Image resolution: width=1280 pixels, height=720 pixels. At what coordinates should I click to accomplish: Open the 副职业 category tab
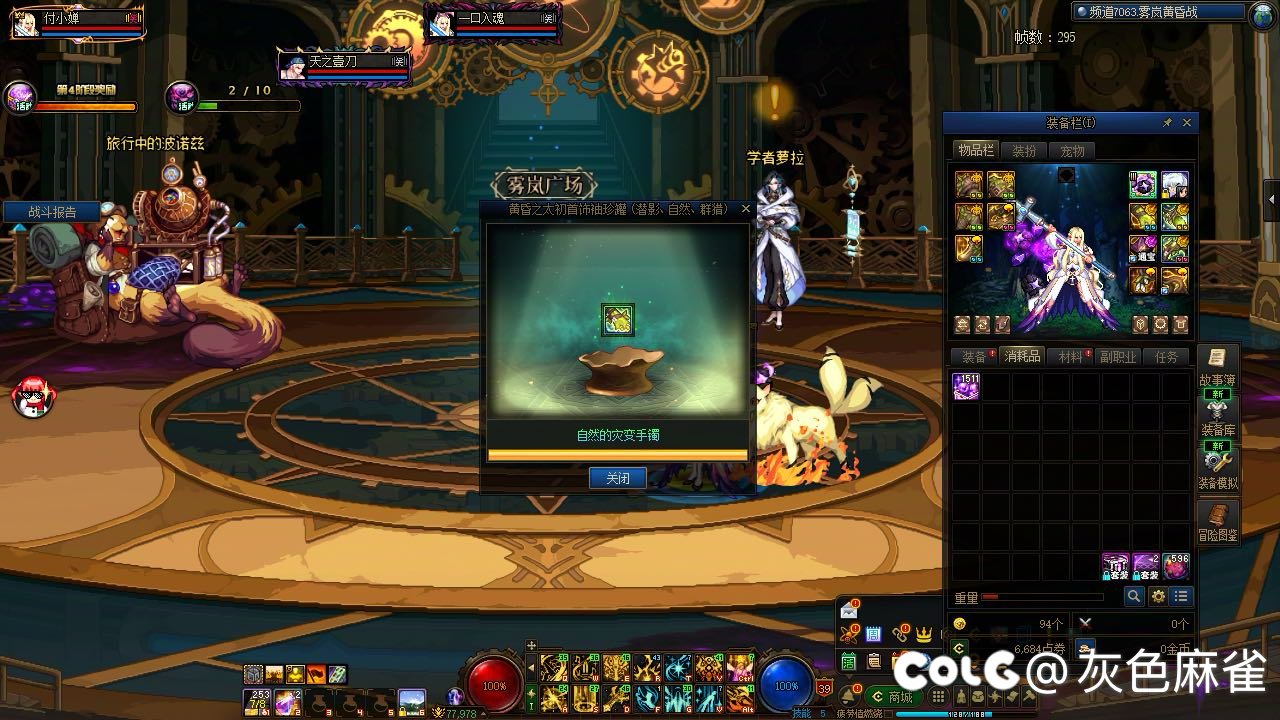click(x=1118, y=357)
